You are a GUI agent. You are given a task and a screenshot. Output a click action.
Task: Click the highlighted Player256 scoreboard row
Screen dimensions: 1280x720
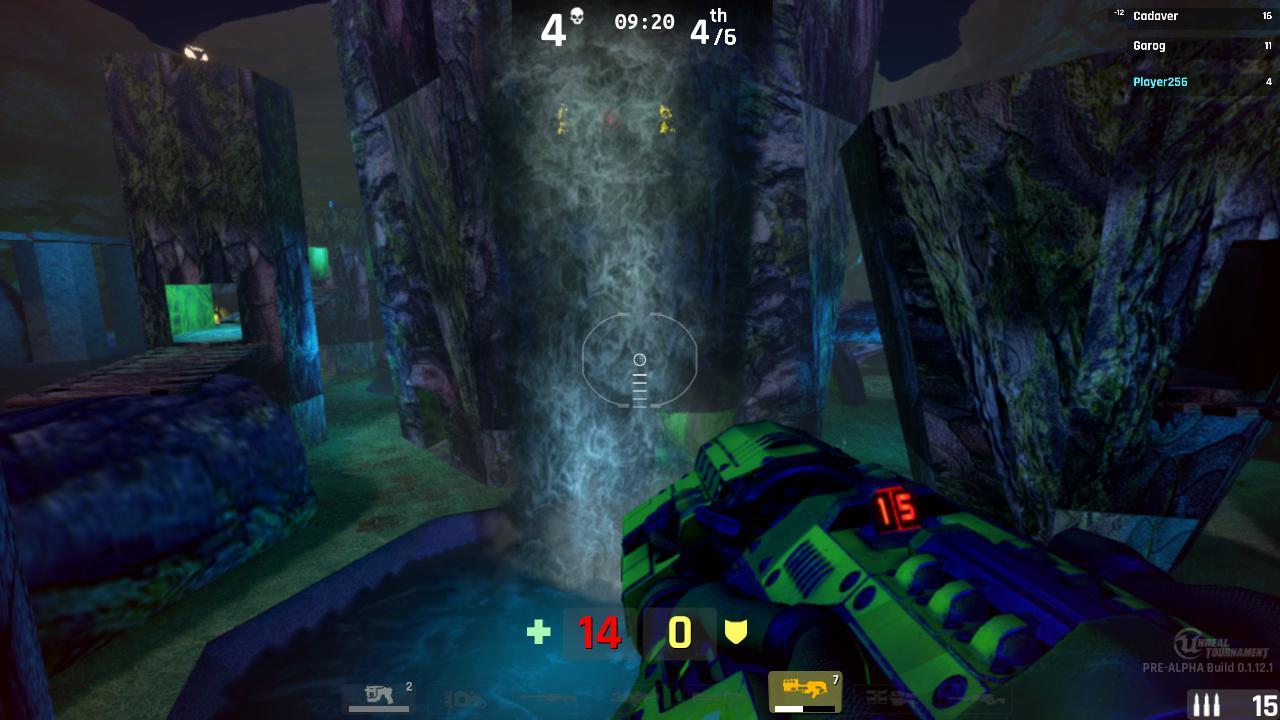point(1160,81)
